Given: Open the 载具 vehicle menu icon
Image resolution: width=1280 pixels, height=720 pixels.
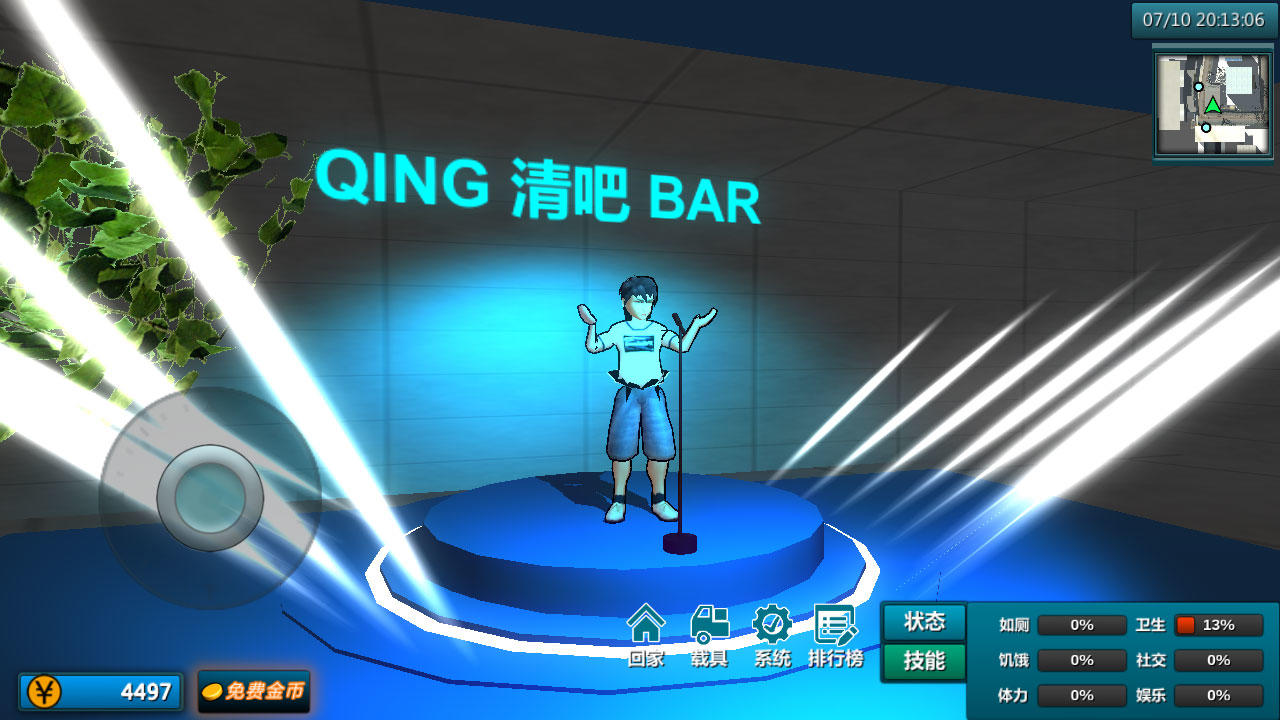Looking at the screenshot, I should [710, 630].
